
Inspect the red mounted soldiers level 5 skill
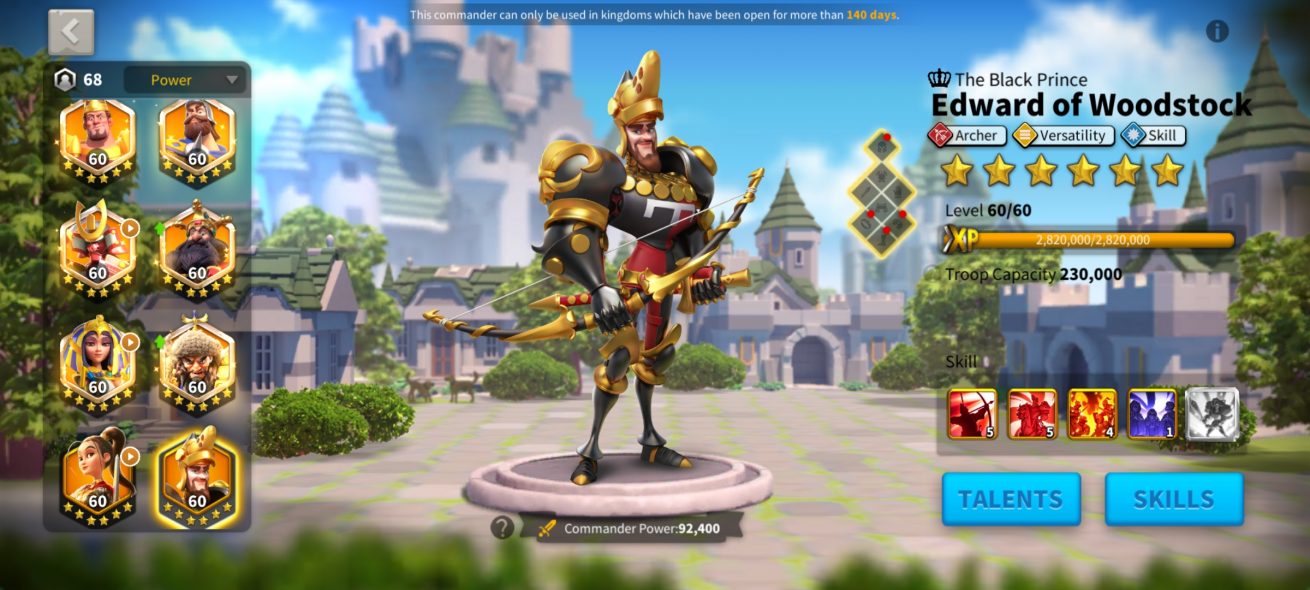click(1032, 414)
